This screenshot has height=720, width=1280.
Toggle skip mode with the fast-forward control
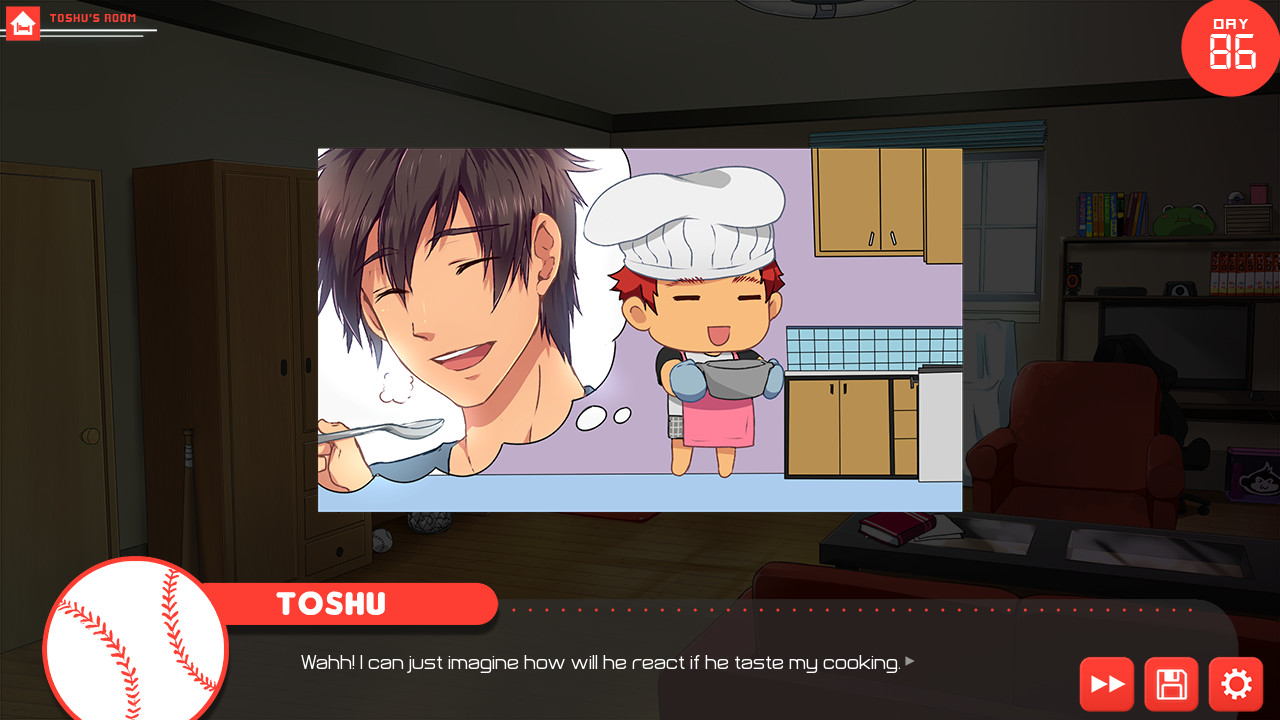(x=1107, y=684)
